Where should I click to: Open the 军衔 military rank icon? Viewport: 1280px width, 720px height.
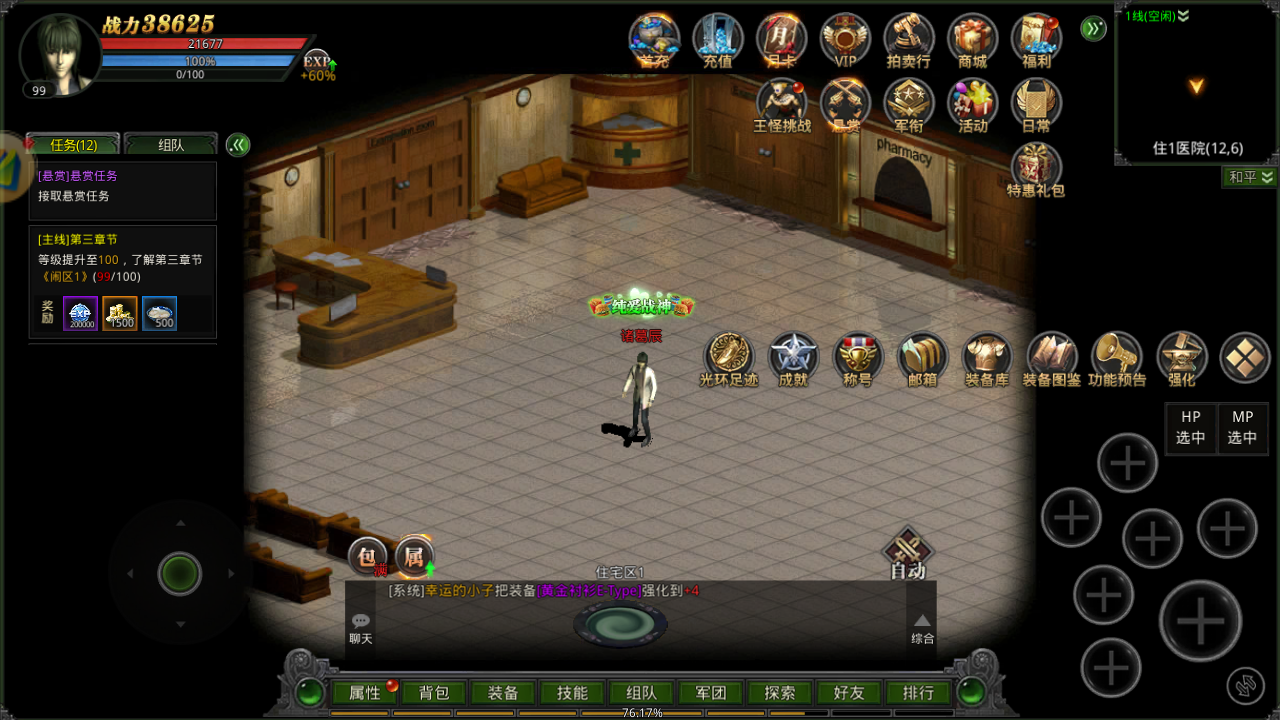908,105
